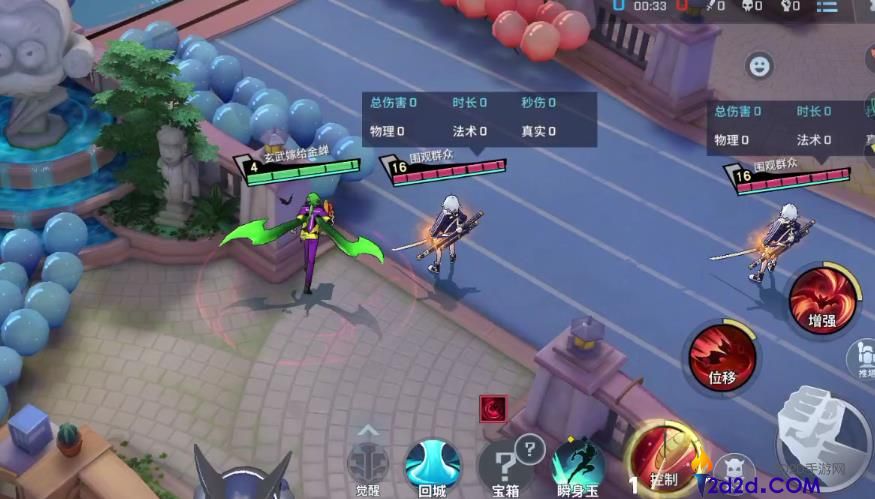The image size is (875, 499).
Task: Open the scoreboard list icon
Action: pos(827,6)
